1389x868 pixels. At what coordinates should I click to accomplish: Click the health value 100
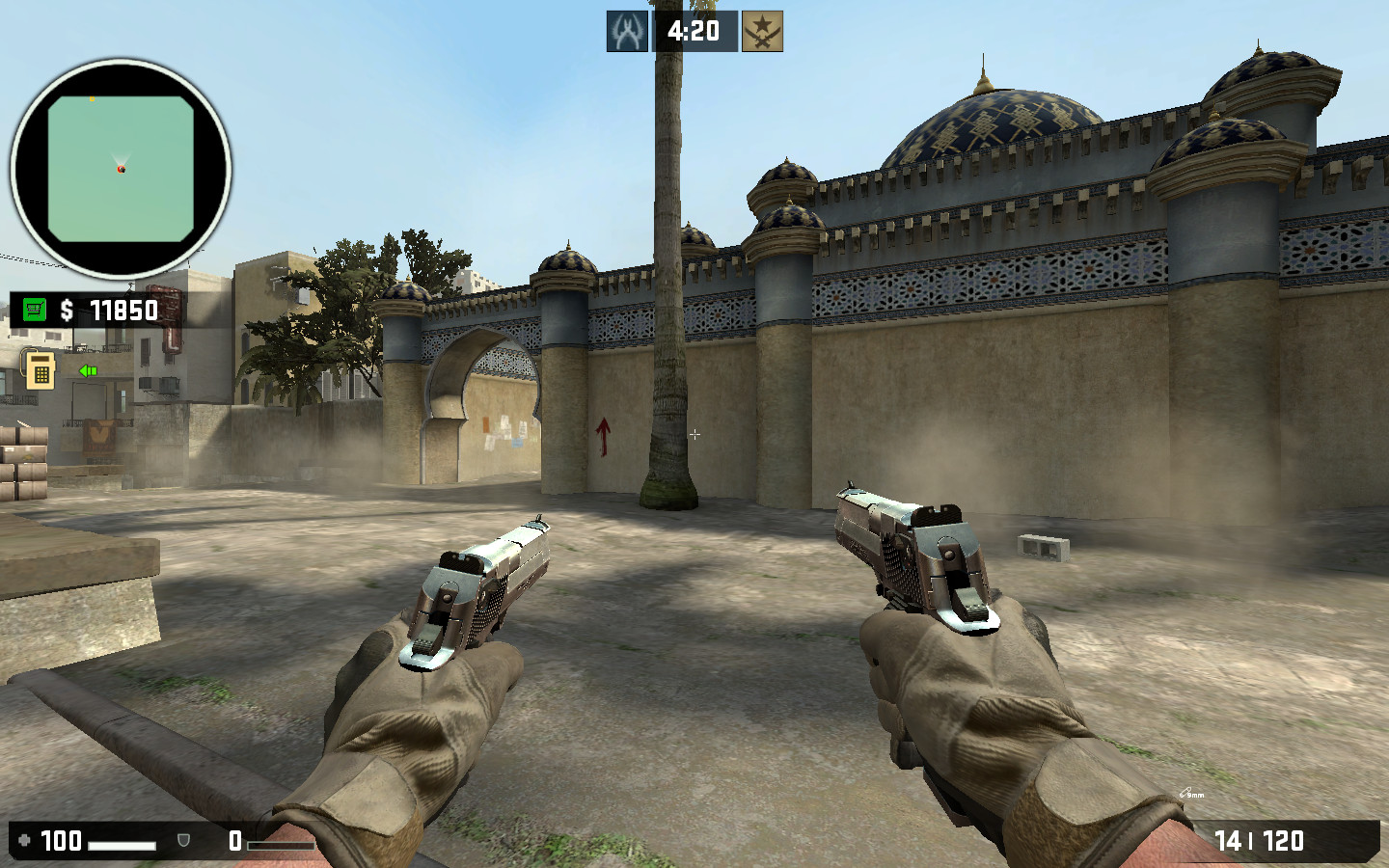pos(60,841)
